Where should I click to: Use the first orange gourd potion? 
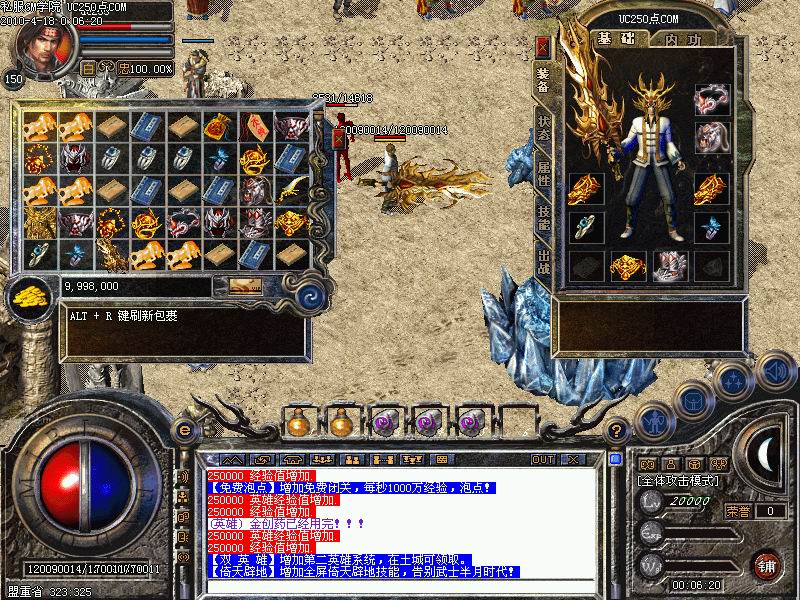coord(296,421)
